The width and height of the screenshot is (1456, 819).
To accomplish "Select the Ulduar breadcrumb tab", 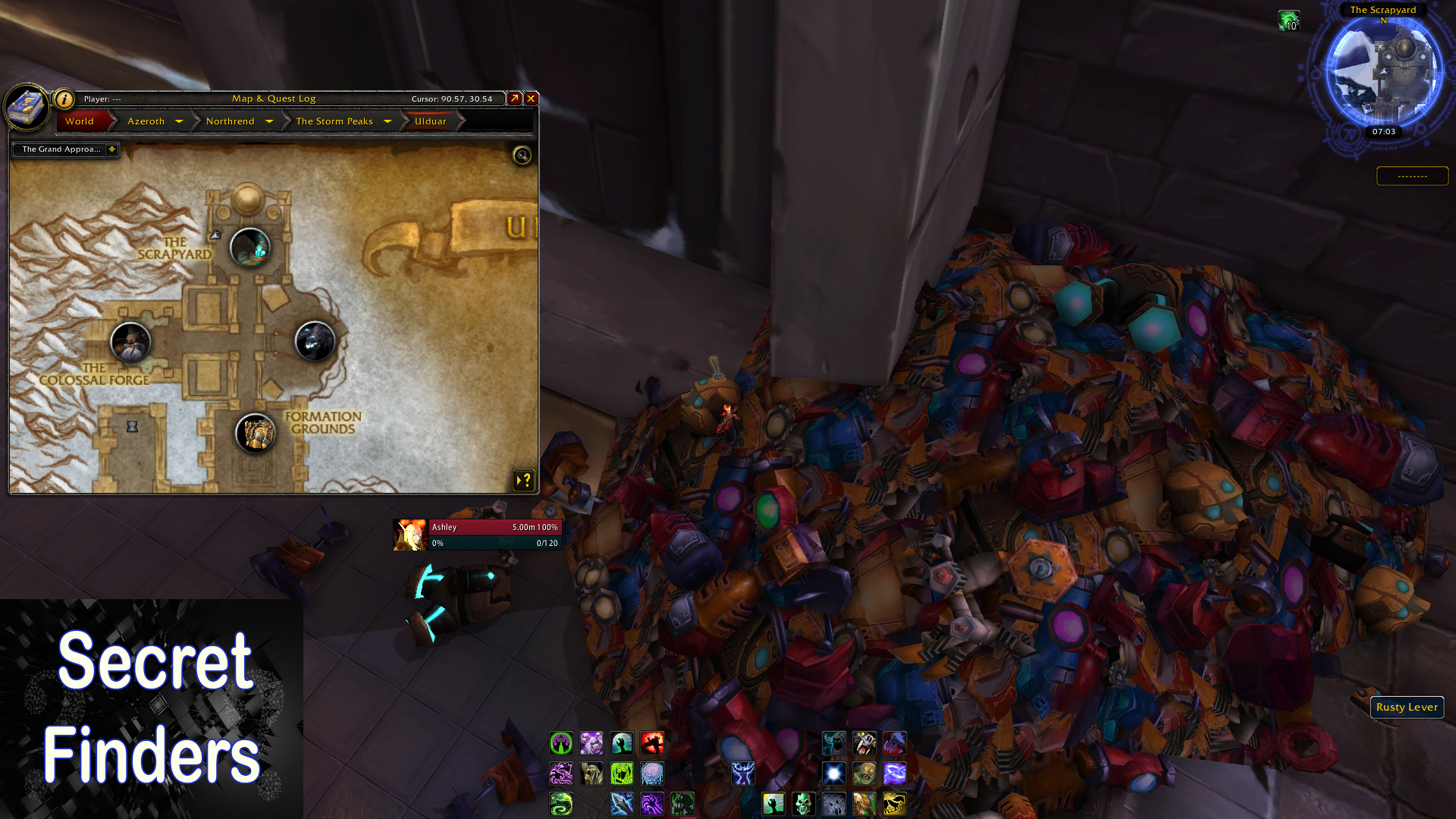I will [x=430, y=121].
